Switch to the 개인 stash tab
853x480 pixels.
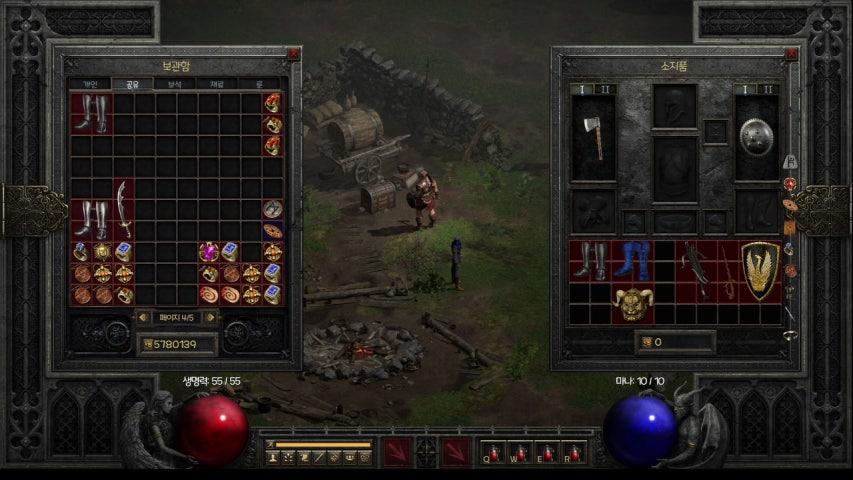pos(90,85)
